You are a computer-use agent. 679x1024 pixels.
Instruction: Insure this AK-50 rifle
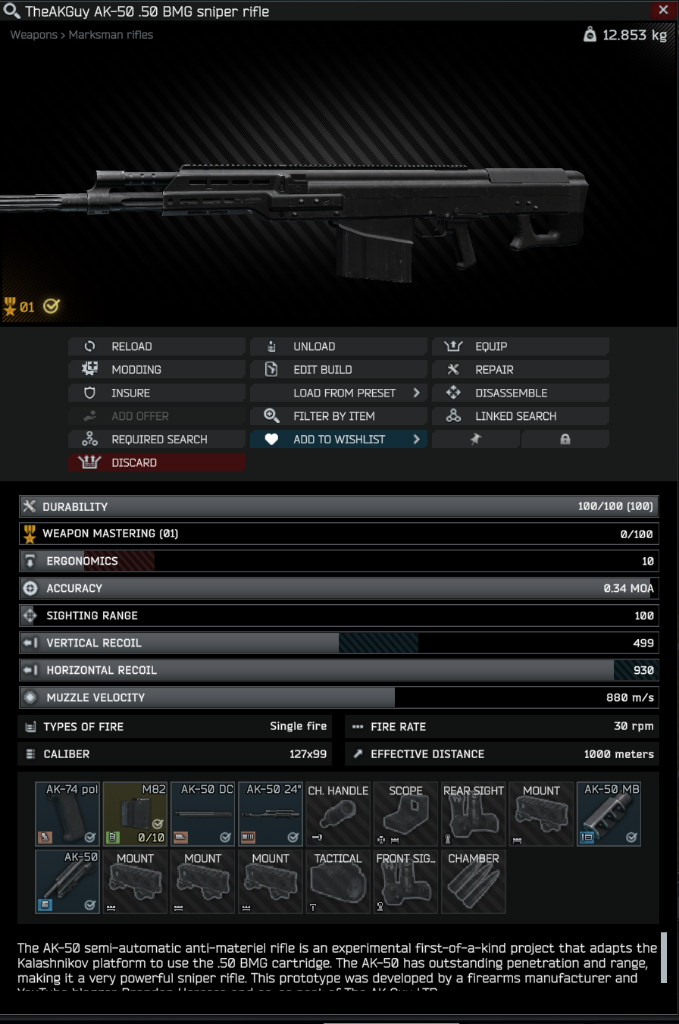[156, 393]
